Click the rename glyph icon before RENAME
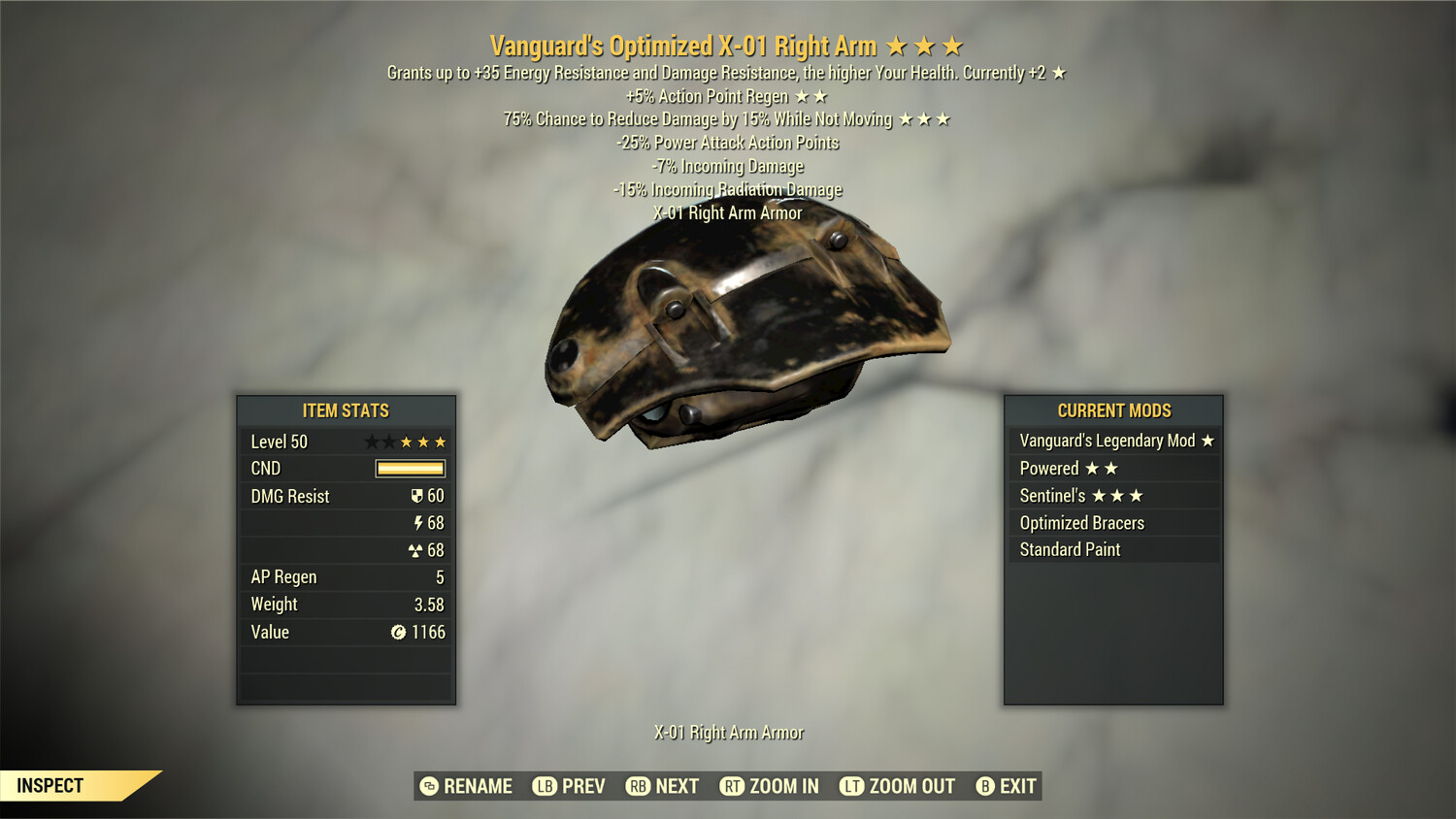Image resolution: width=1456 pixels, height=819 pixels. pos(428,786)
